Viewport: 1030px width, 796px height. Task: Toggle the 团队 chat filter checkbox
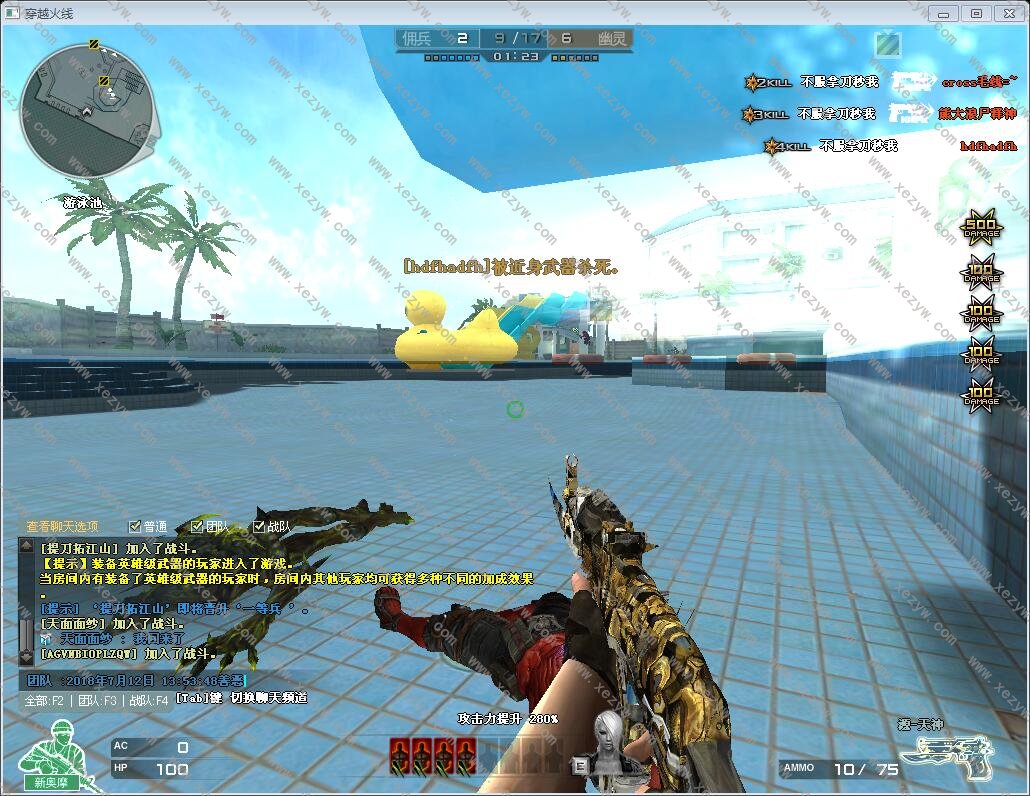196,526
